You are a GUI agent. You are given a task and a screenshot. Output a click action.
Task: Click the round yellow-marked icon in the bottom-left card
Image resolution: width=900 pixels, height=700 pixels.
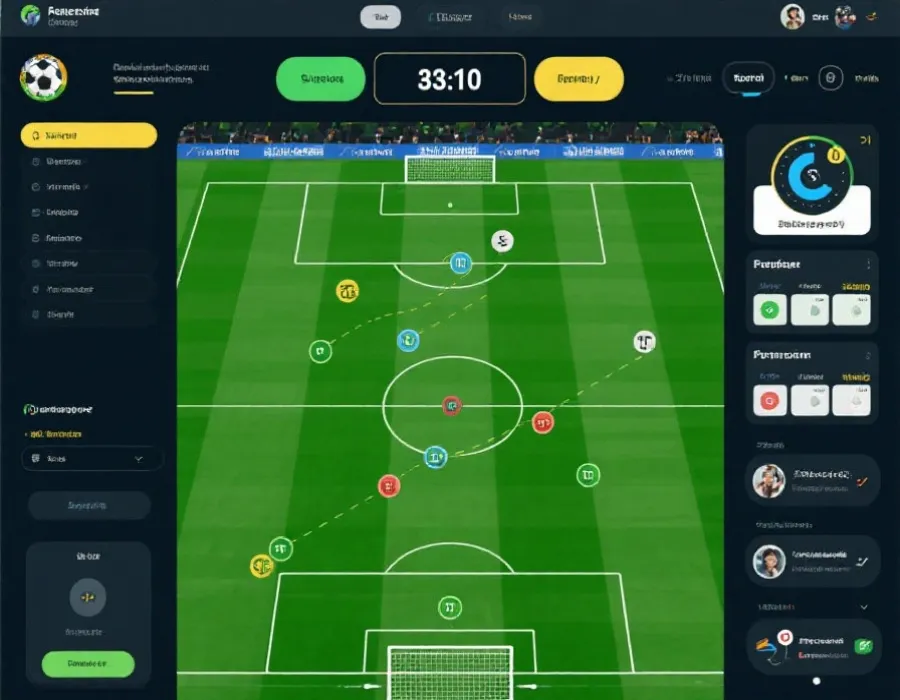click(x=88, y=597)
